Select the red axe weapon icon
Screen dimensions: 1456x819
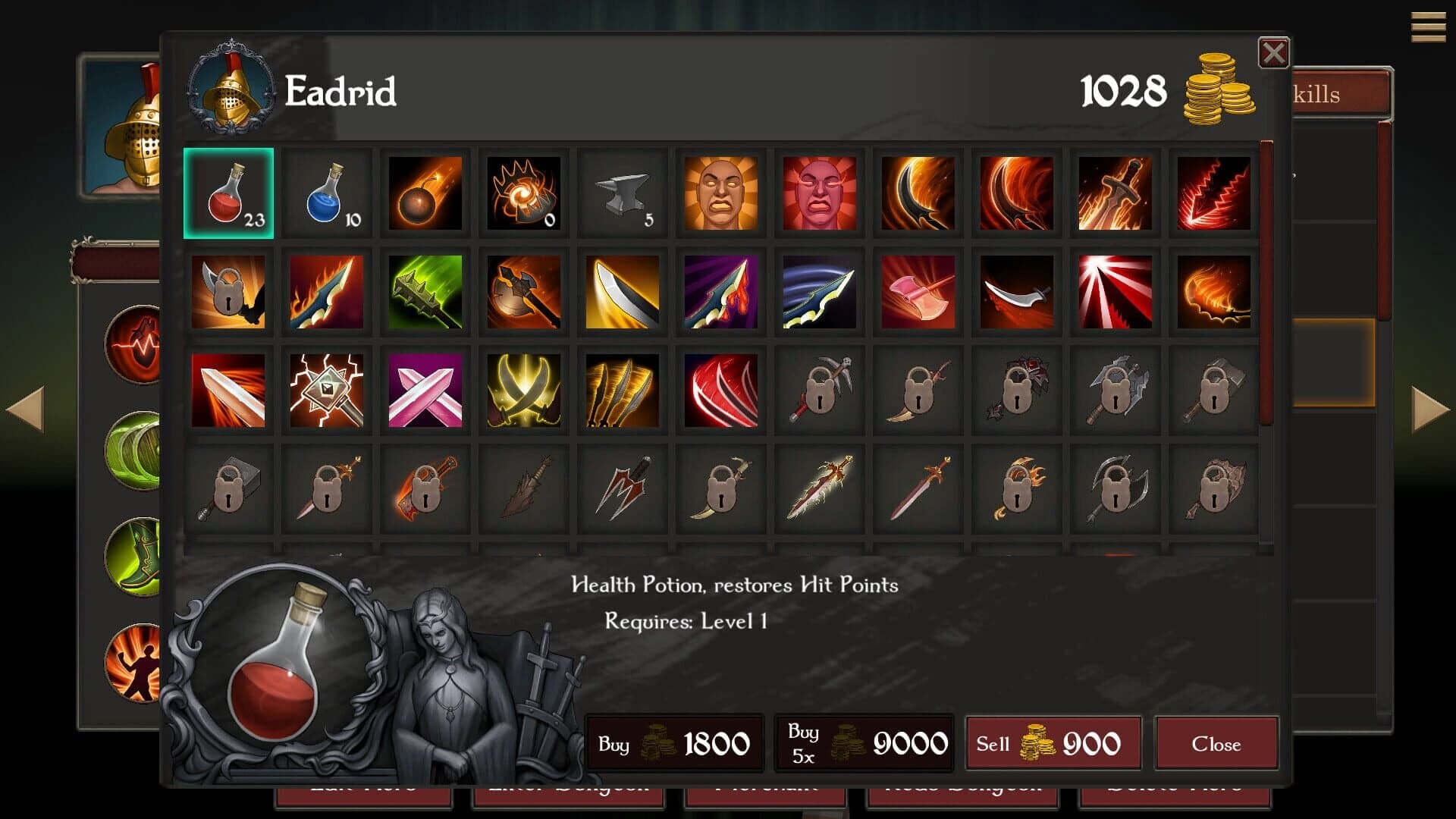(918, 292)
